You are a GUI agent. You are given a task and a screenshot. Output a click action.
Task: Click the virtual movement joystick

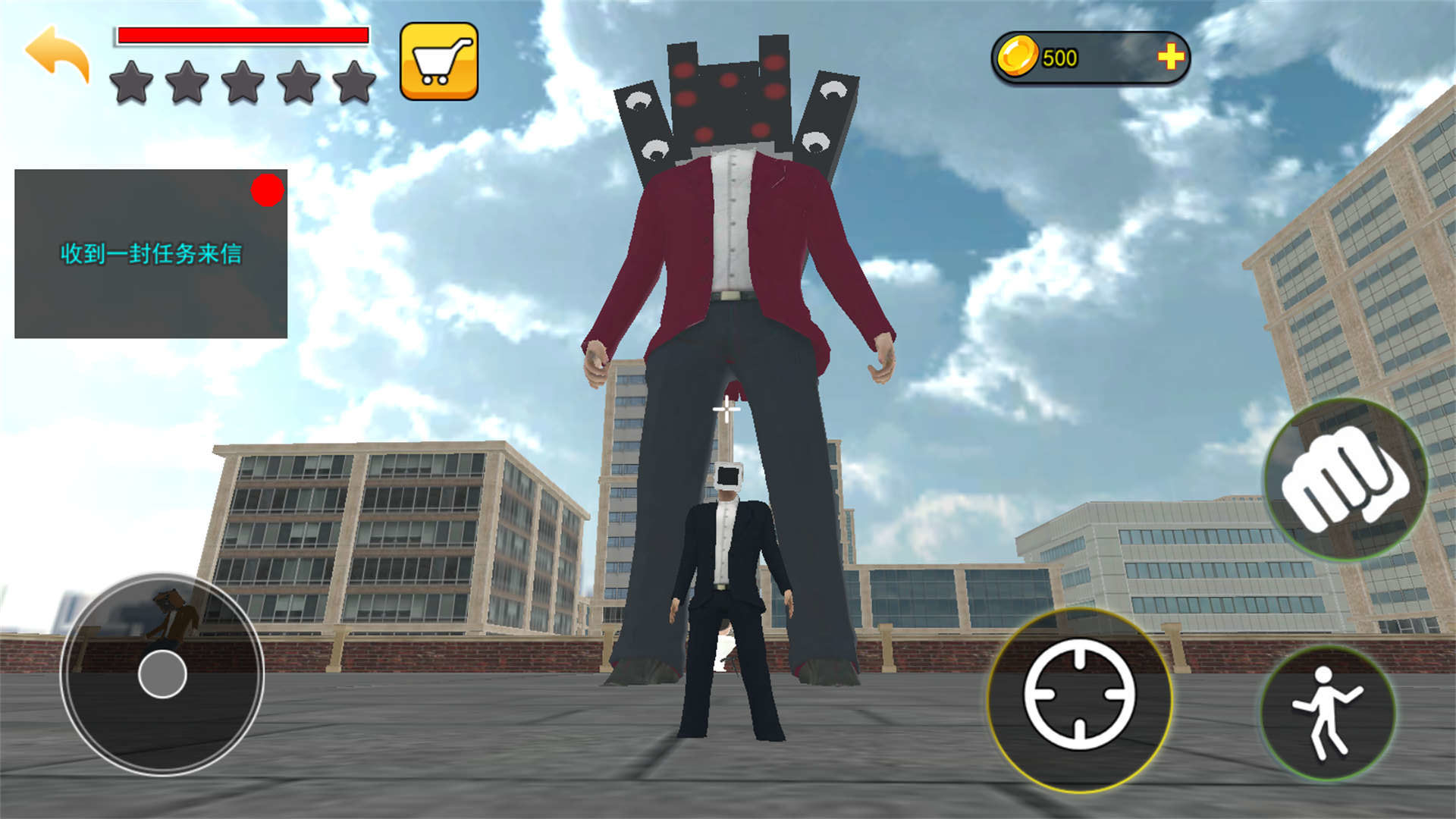[162, 673]
